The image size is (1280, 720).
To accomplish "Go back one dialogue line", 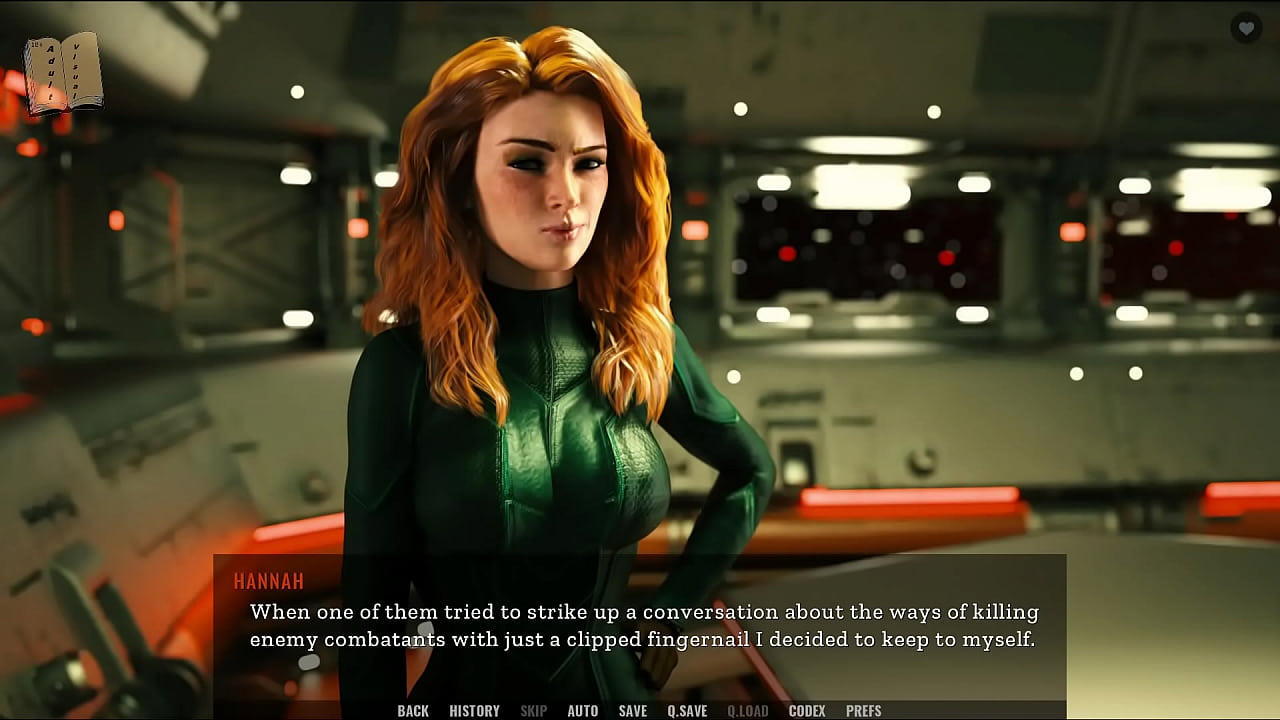I will click(x=412, y=711).
